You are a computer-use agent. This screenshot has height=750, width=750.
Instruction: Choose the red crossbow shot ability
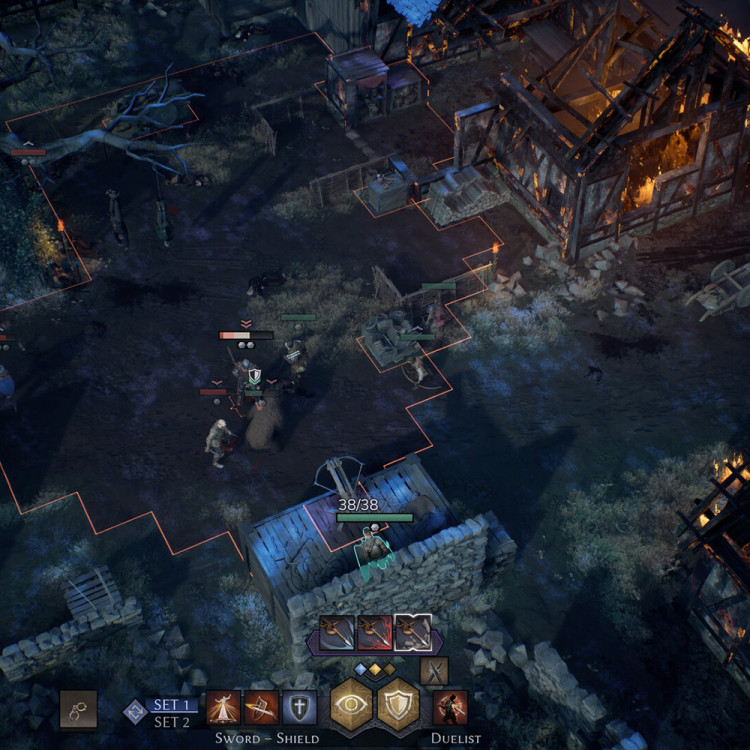tap(375, 632)
